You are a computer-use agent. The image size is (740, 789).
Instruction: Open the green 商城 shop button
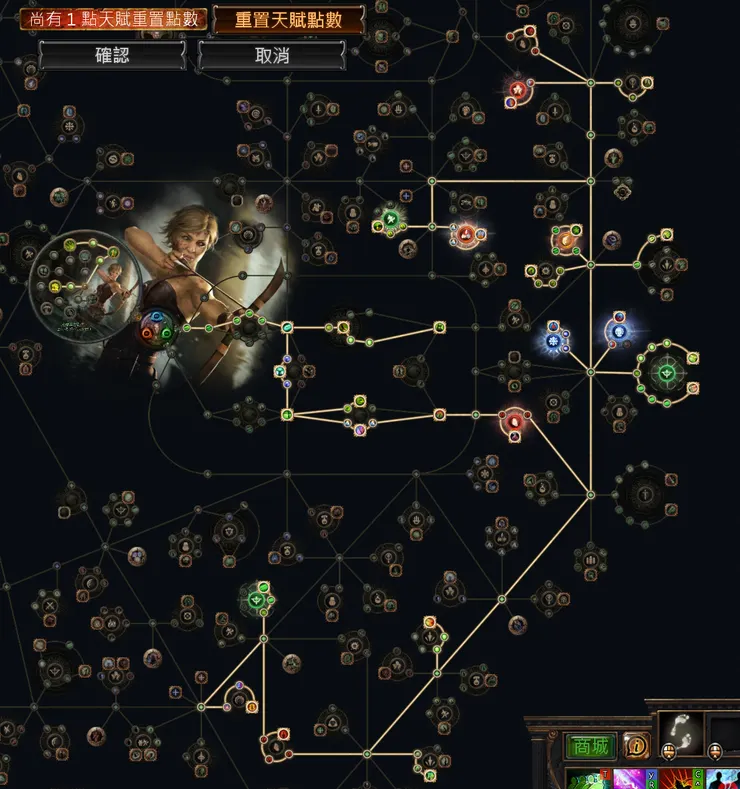(x=591, y=746)
